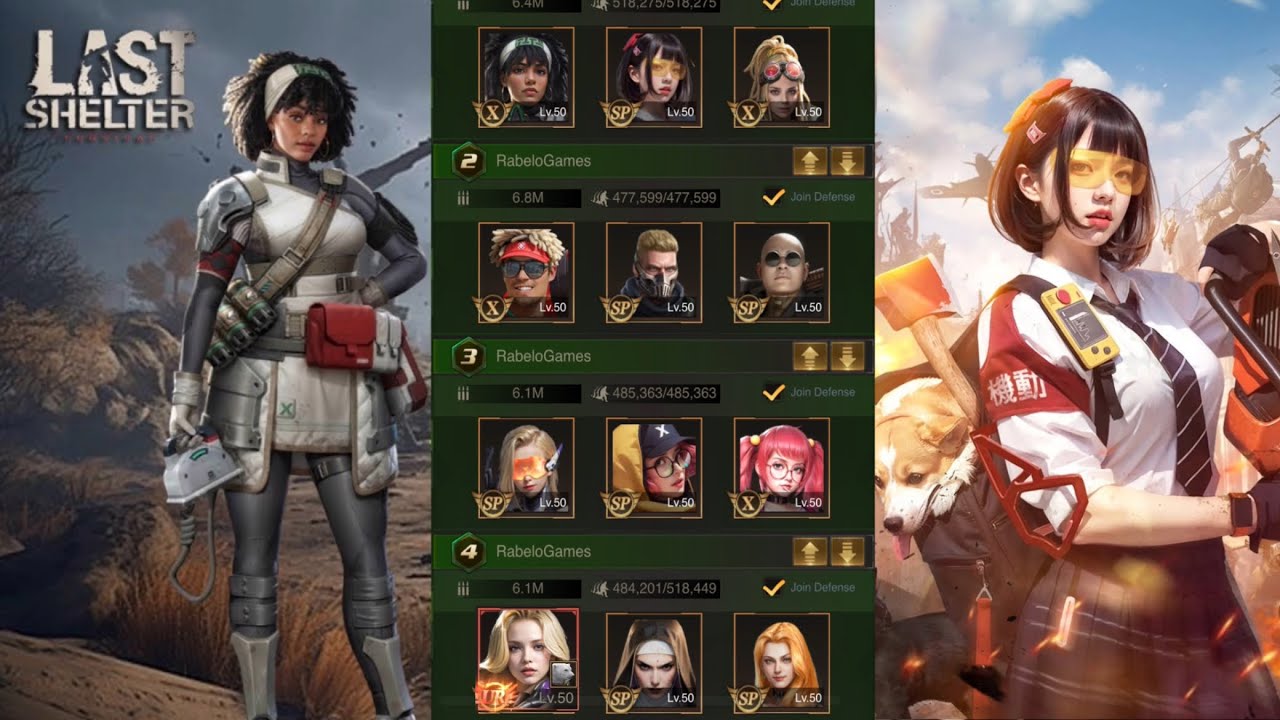The width and height of the screenshot is (1280, 720).
Task: Choose the hero with goggles on blonde hair
Action: pyautogui.click(x=781, y=76)
